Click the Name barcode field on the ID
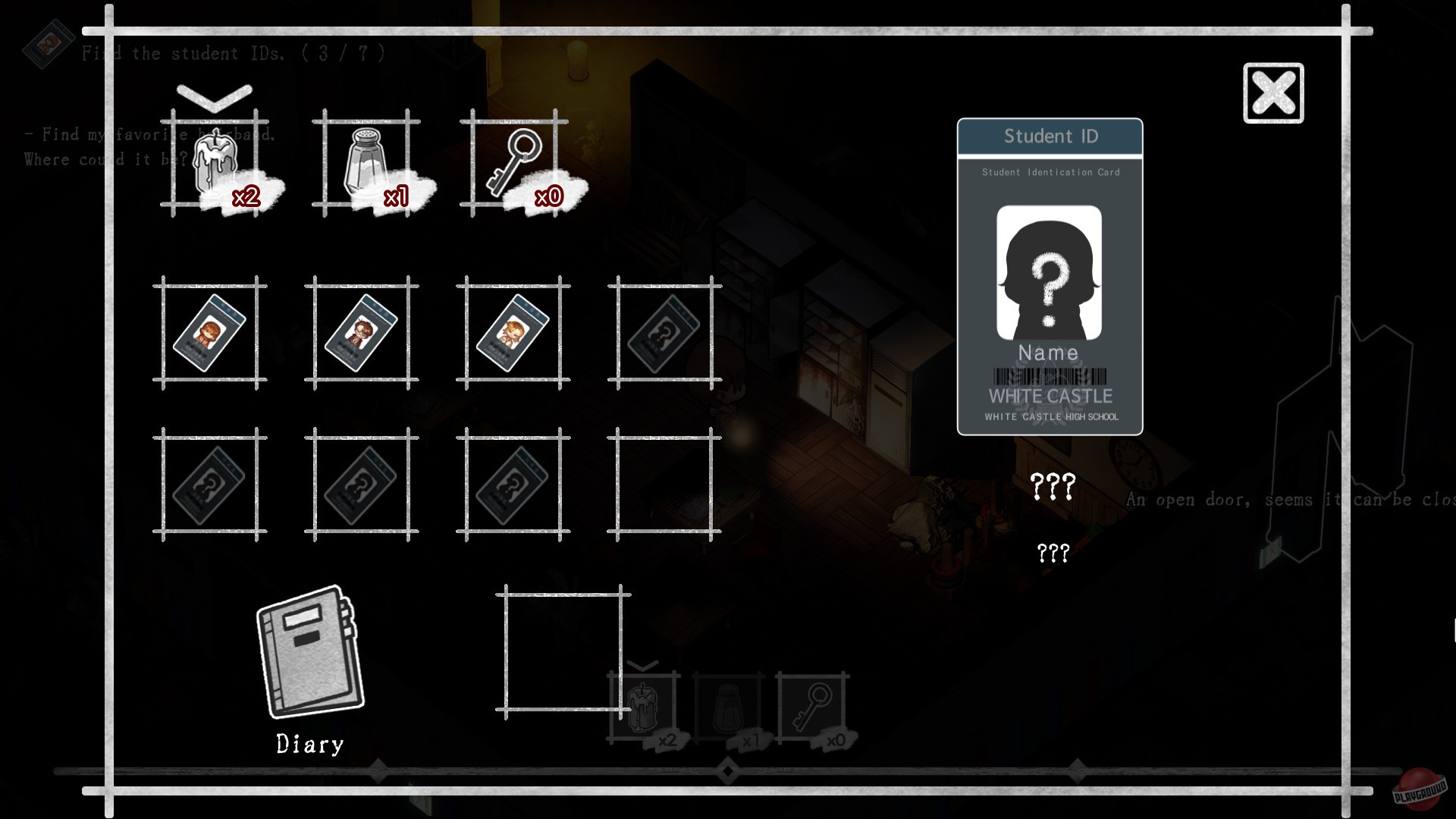The width and height of the screenshot is (1456, 819). [1050, 373]
